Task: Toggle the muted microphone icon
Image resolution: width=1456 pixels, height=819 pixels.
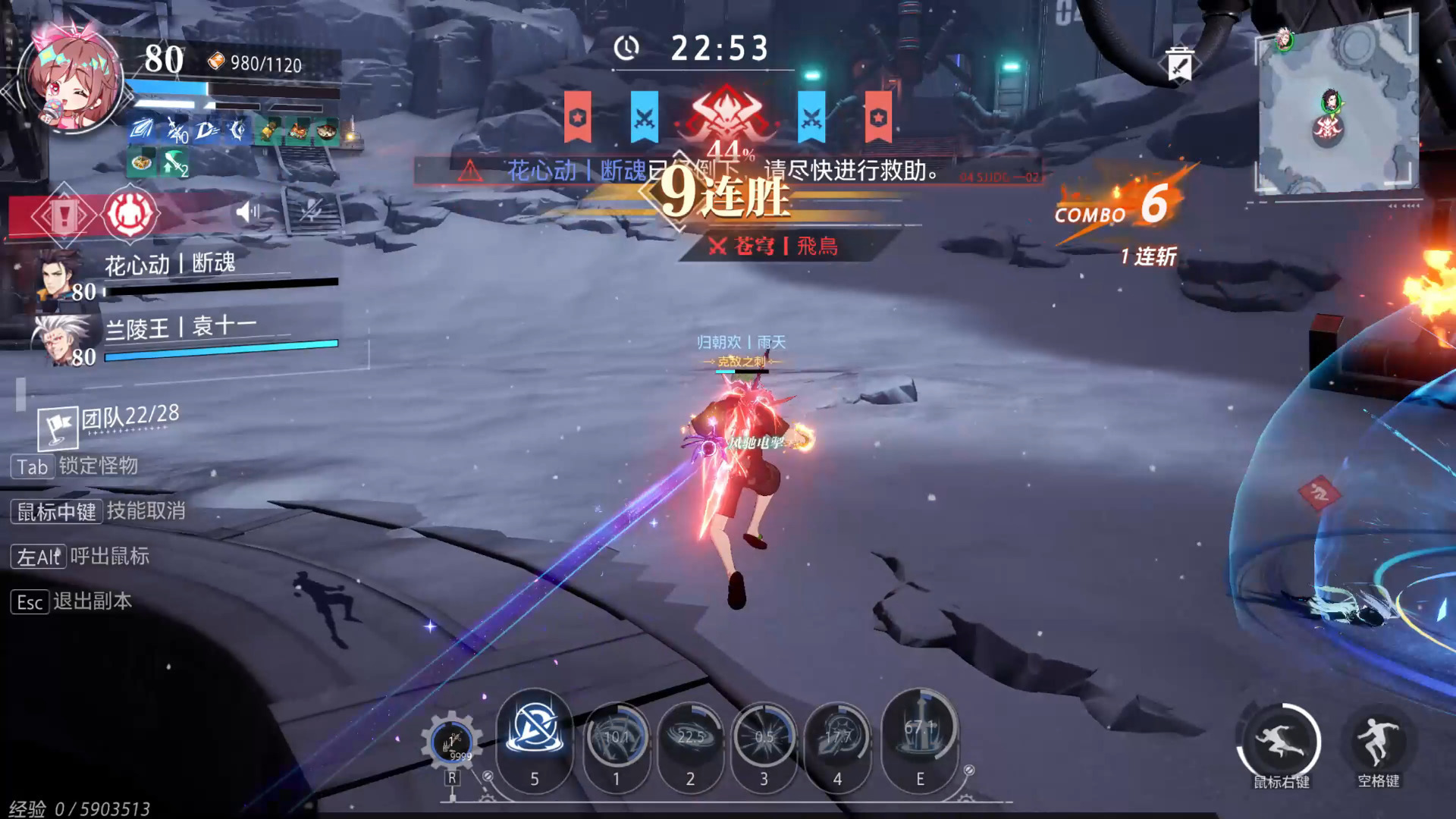Action: pyautogui.click(x=310, y=211)
